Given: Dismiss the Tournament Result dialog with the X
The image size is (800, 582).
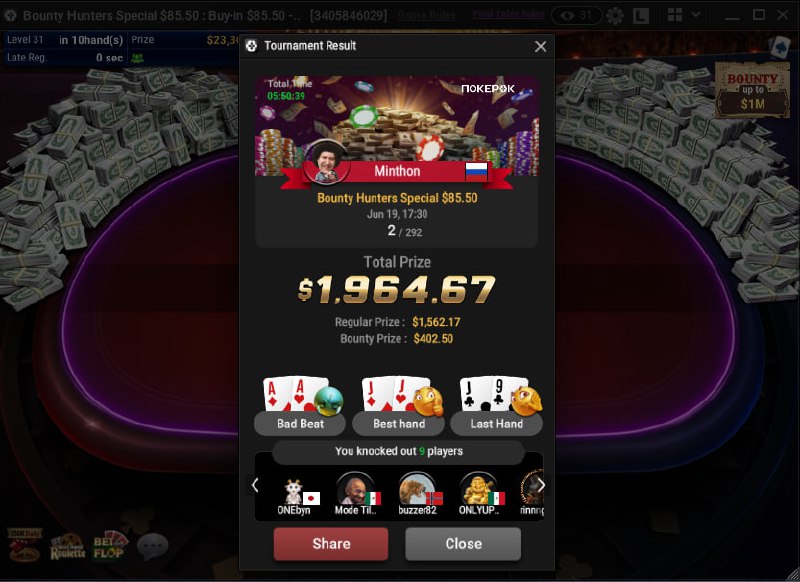Looking at the screenshot, I should point(541,46).
